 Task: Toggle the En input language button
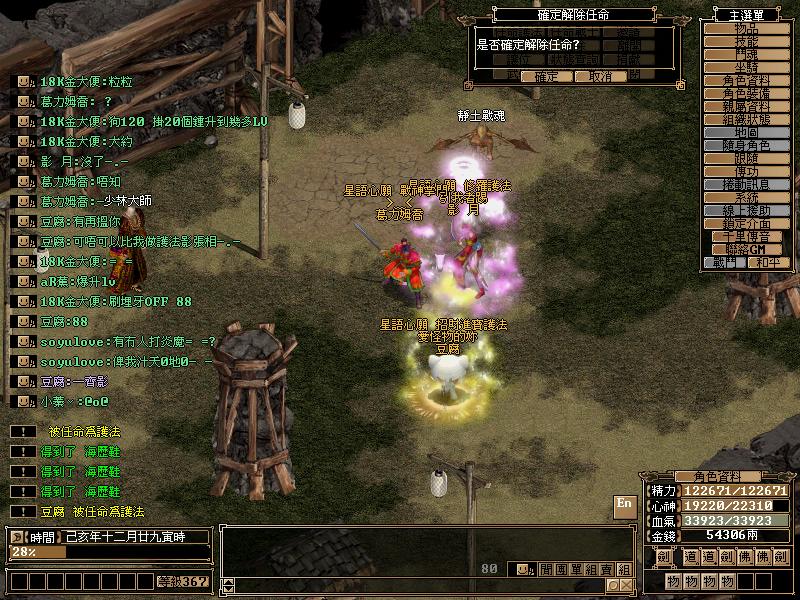coord(624,504)
